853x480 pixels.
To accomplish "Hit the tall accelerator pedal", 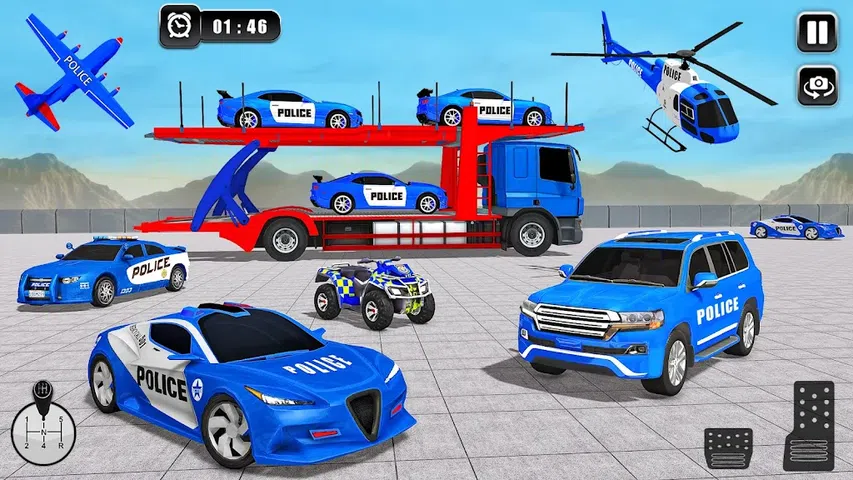I will pyautogui.click(x=808, y=425).
